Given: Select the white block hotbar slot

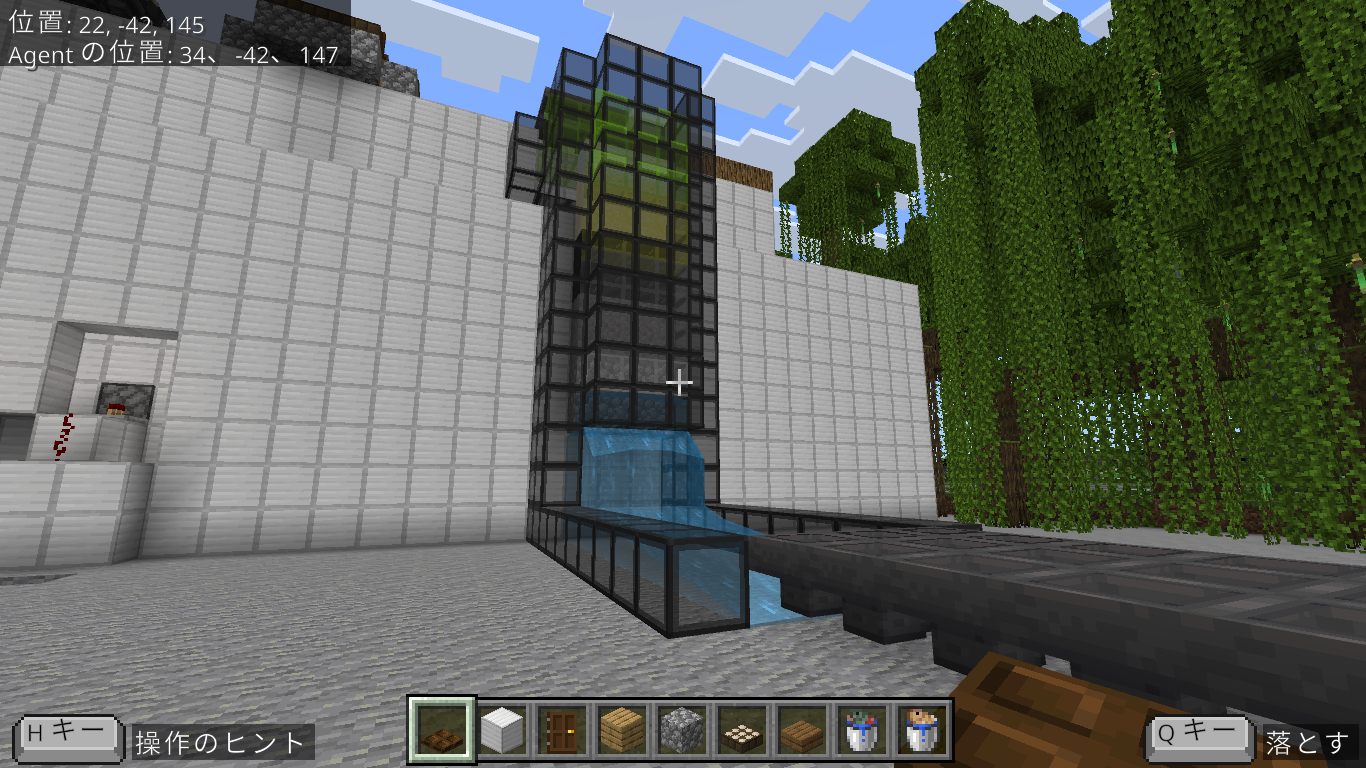Looking at the screenshot, I should click(x=500, y=730).
